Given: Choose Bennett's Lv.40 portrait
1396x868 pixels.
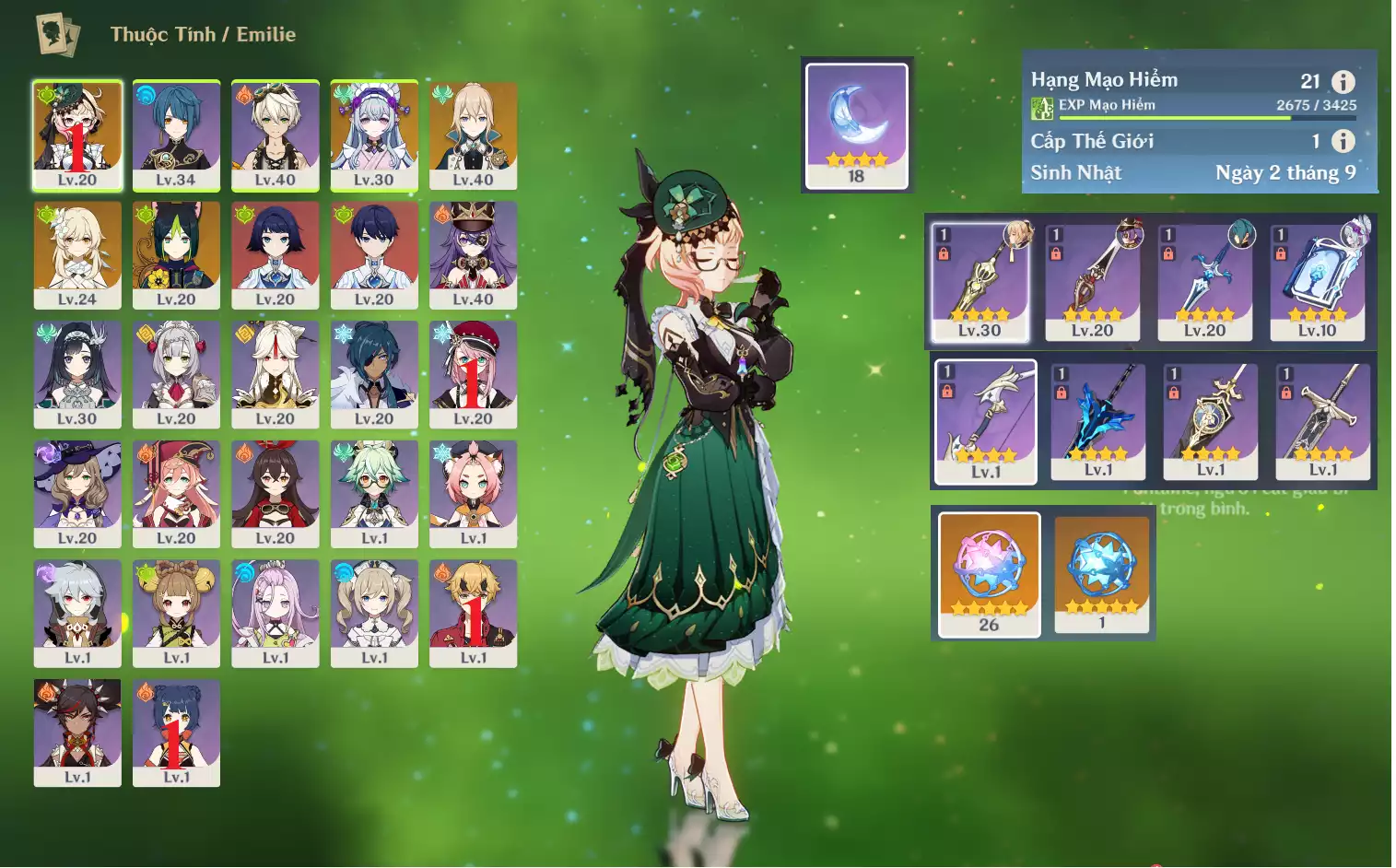Looking at the screenshot, I should tap(276, 135).
